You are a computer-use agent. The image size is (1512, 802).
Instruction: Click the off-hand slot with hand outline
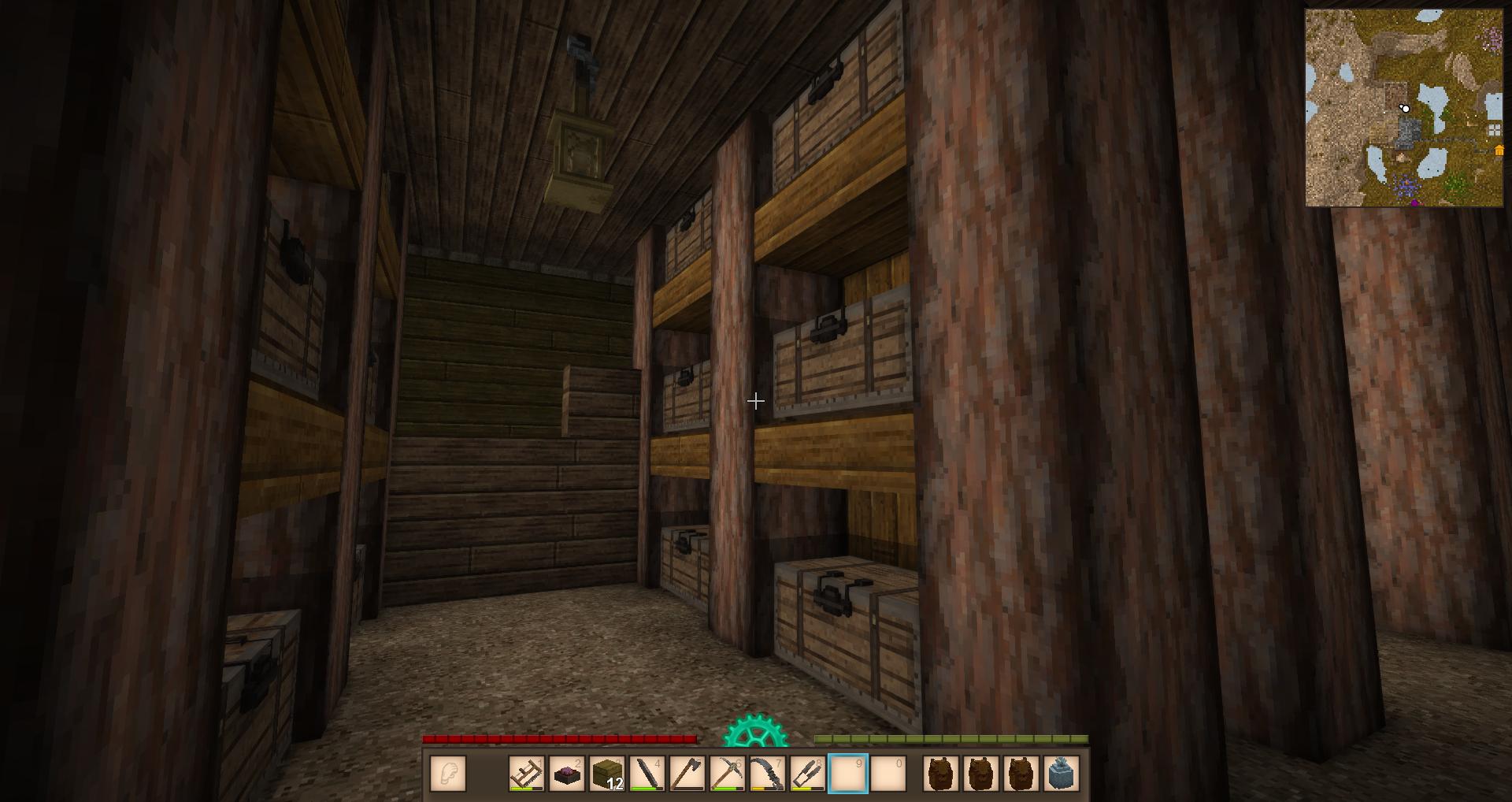[x=448, y=774]
